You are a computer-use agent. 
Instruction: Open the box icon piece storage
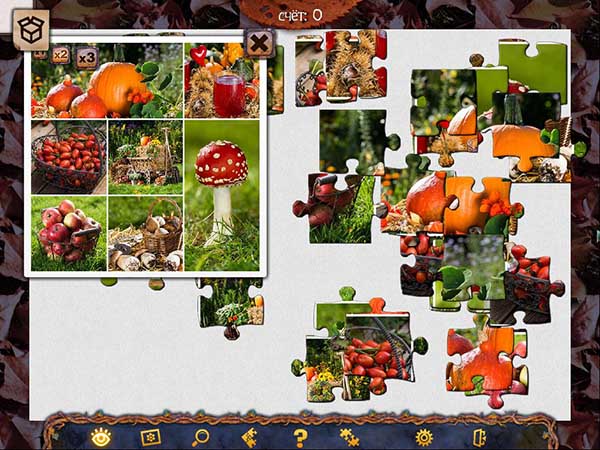click(x=32, y=30)
